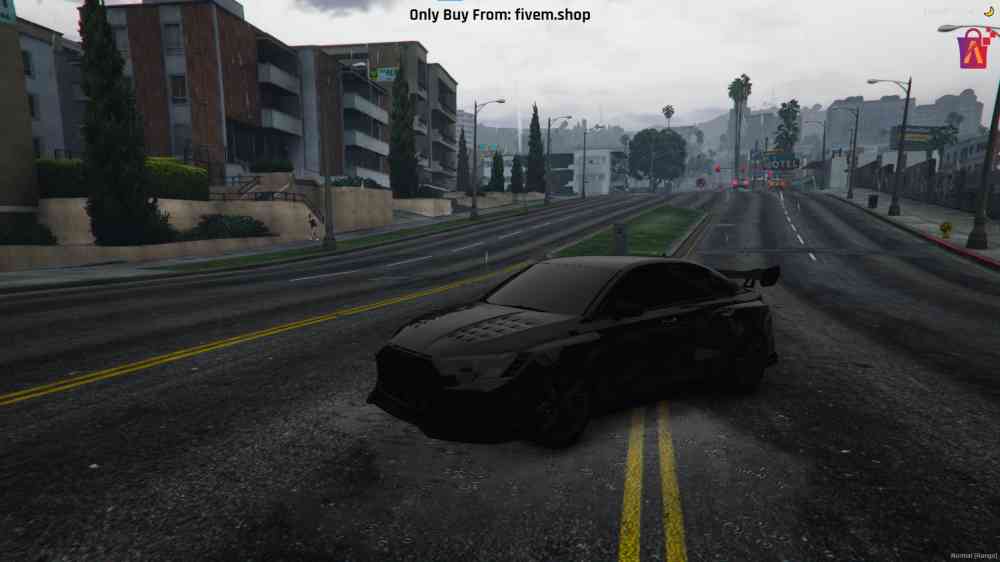This screenshot has width=1000, height=562.
Task: Open the fivem.shop watermark link
Action: [x=499, y=15]
